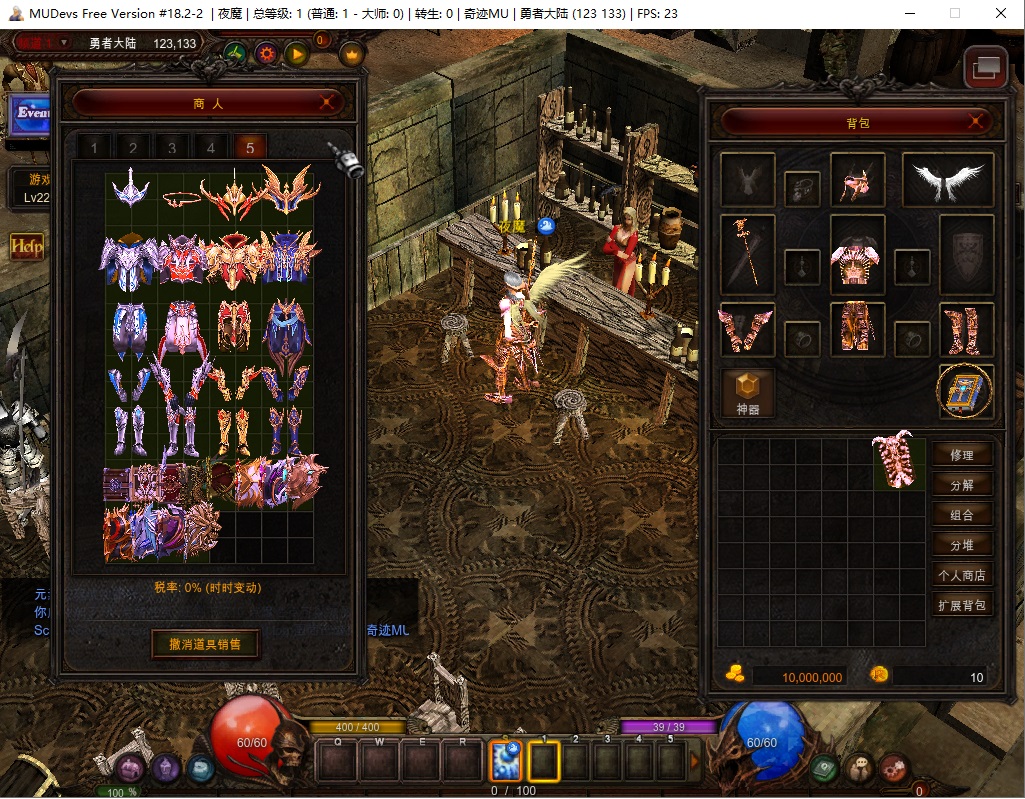Click the cancel item sale button
Screen dimensions: 1025x799
[x=205, y=643]
